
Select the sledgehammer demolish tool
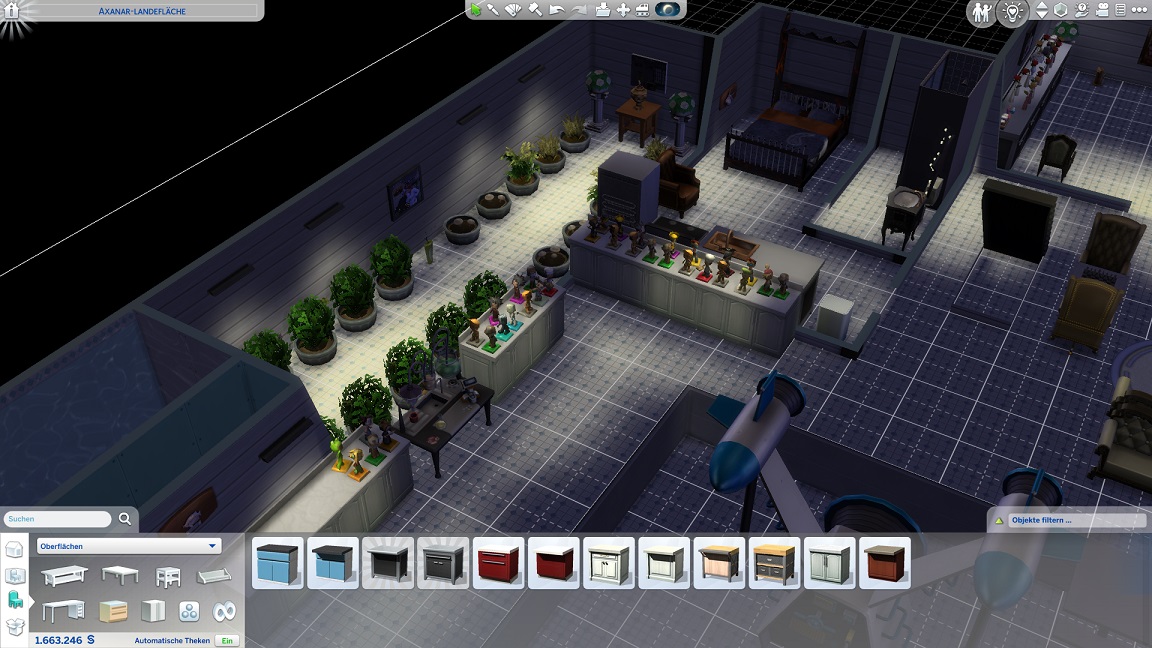[x=535, y=10]
